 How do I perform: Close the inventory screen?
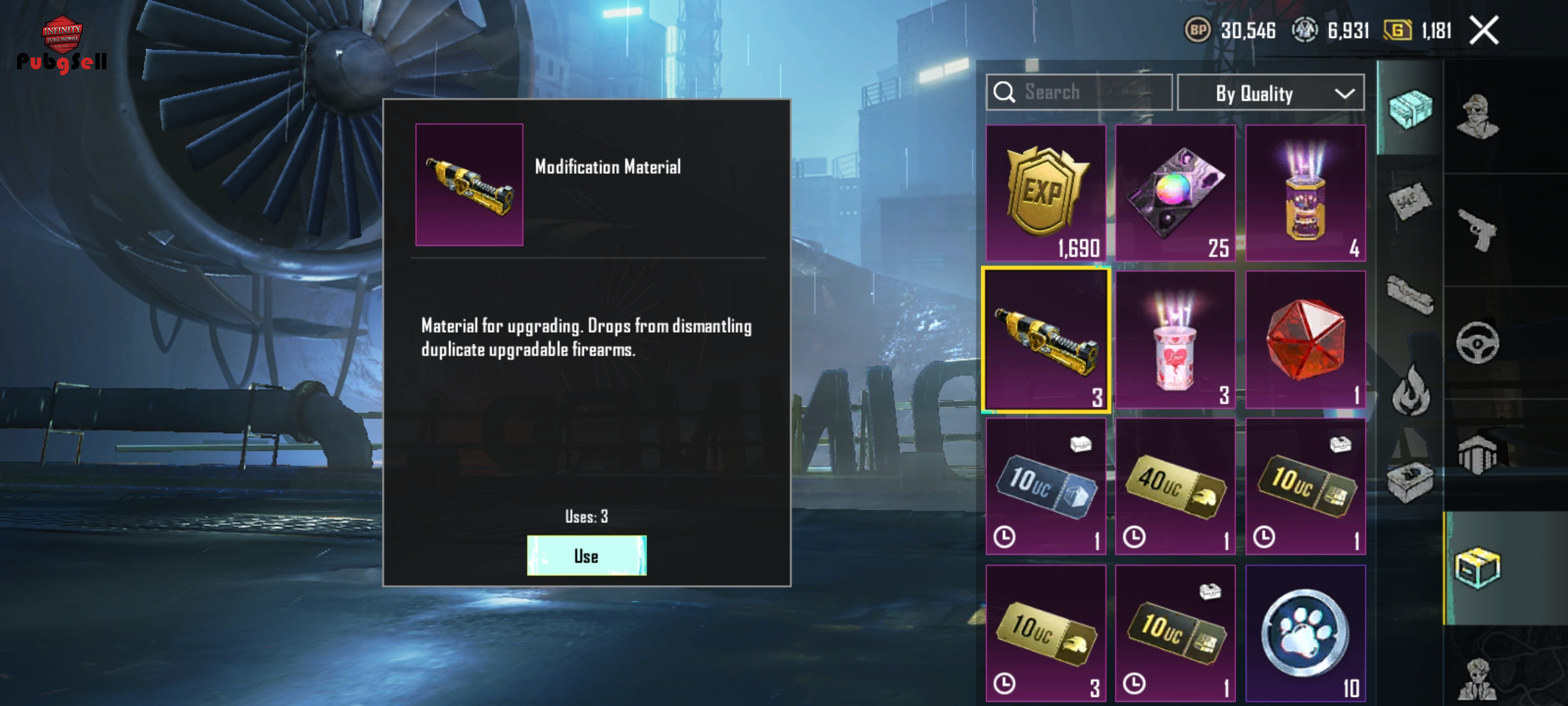1484,31
